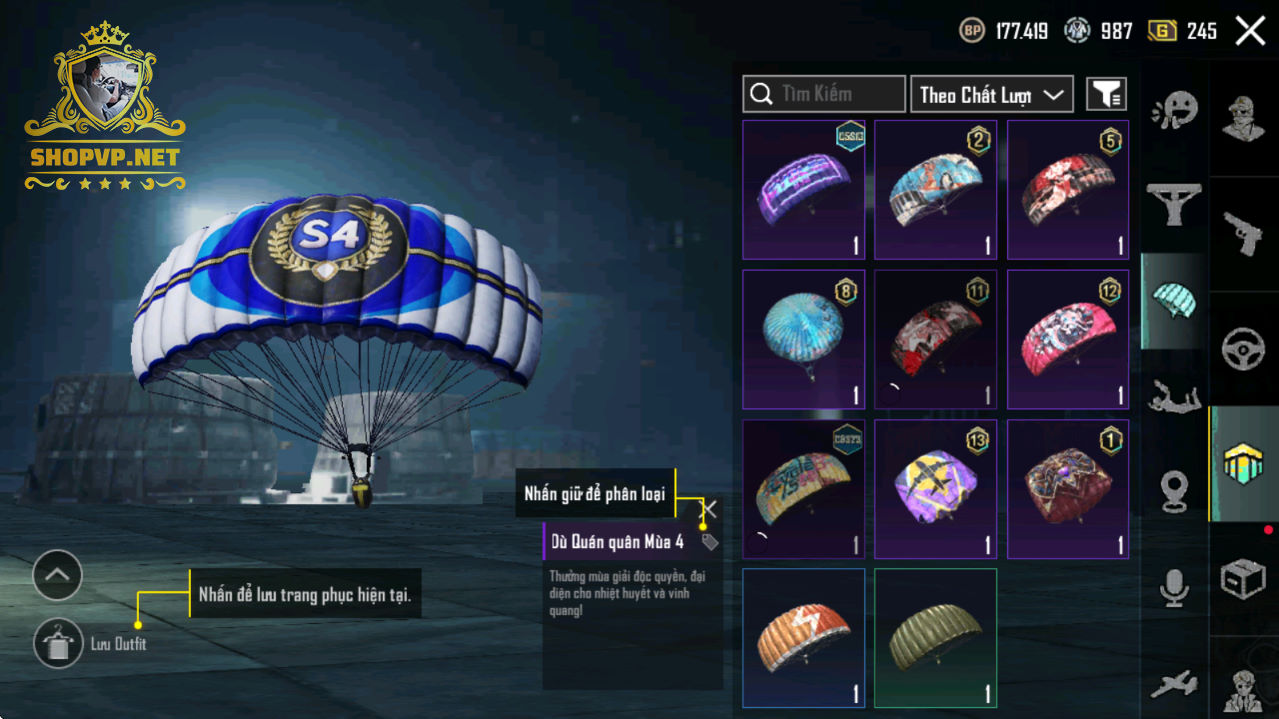
Task: Open the microphone voice pack tab
Action: 1174,587
